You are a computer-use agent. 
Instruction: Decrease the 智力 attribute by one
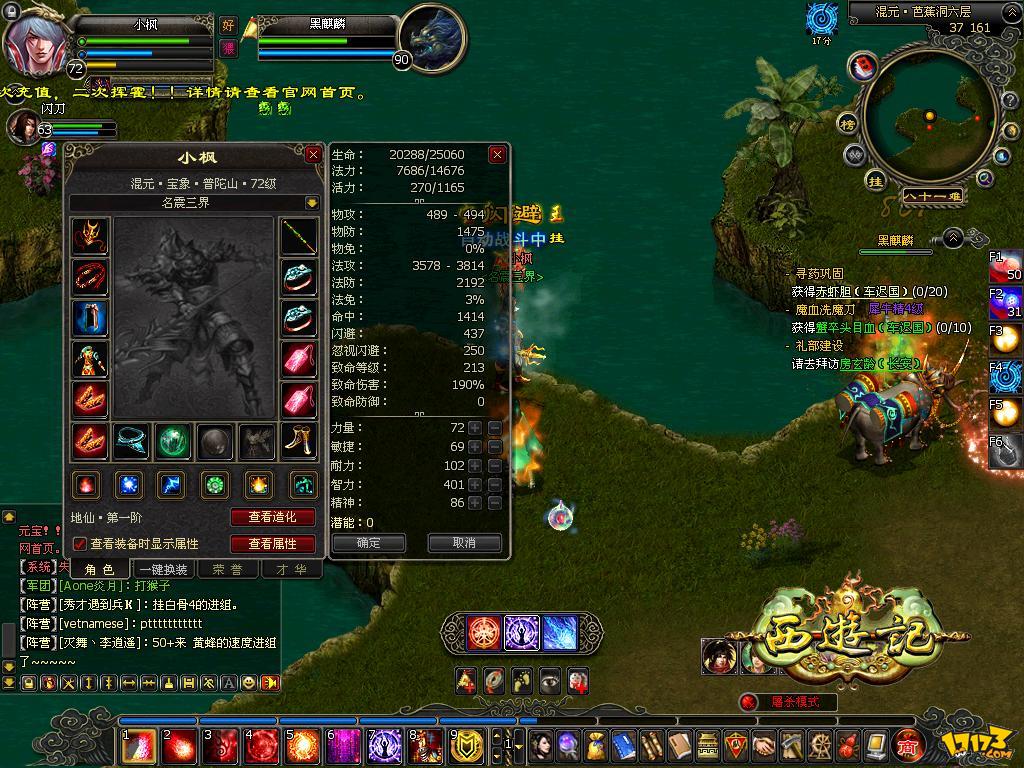pos(494,485)
